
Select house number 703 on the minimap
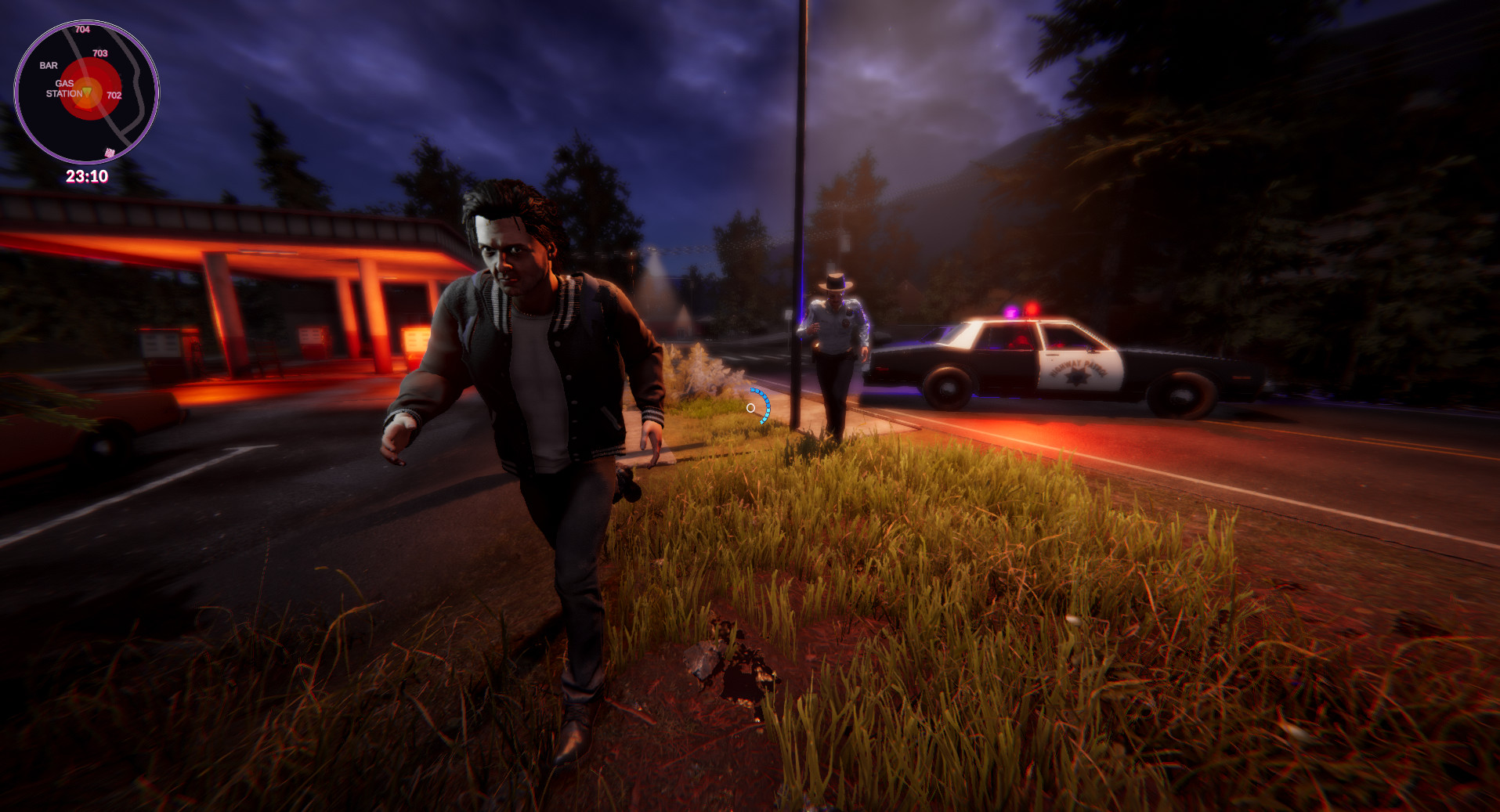point(99,53)
